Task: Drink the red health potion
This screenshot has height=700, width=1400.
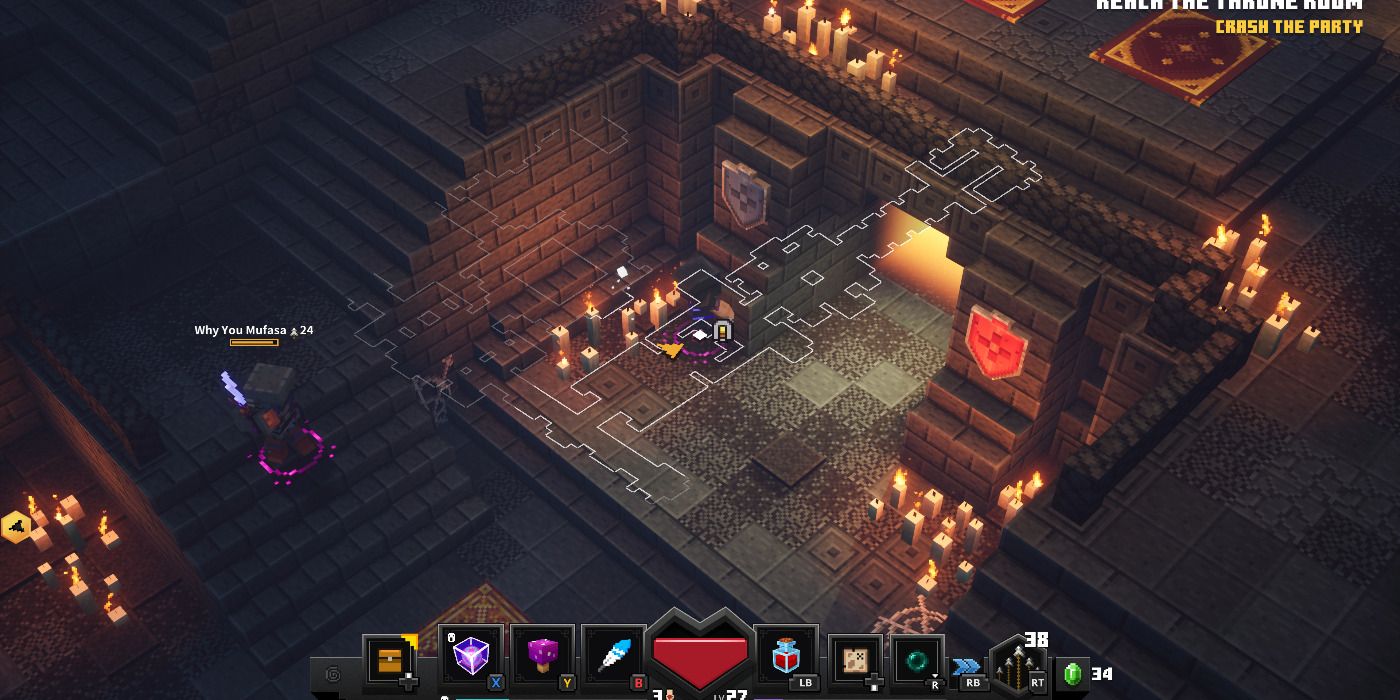Action: pyautogui.click(x=786, y=657)
